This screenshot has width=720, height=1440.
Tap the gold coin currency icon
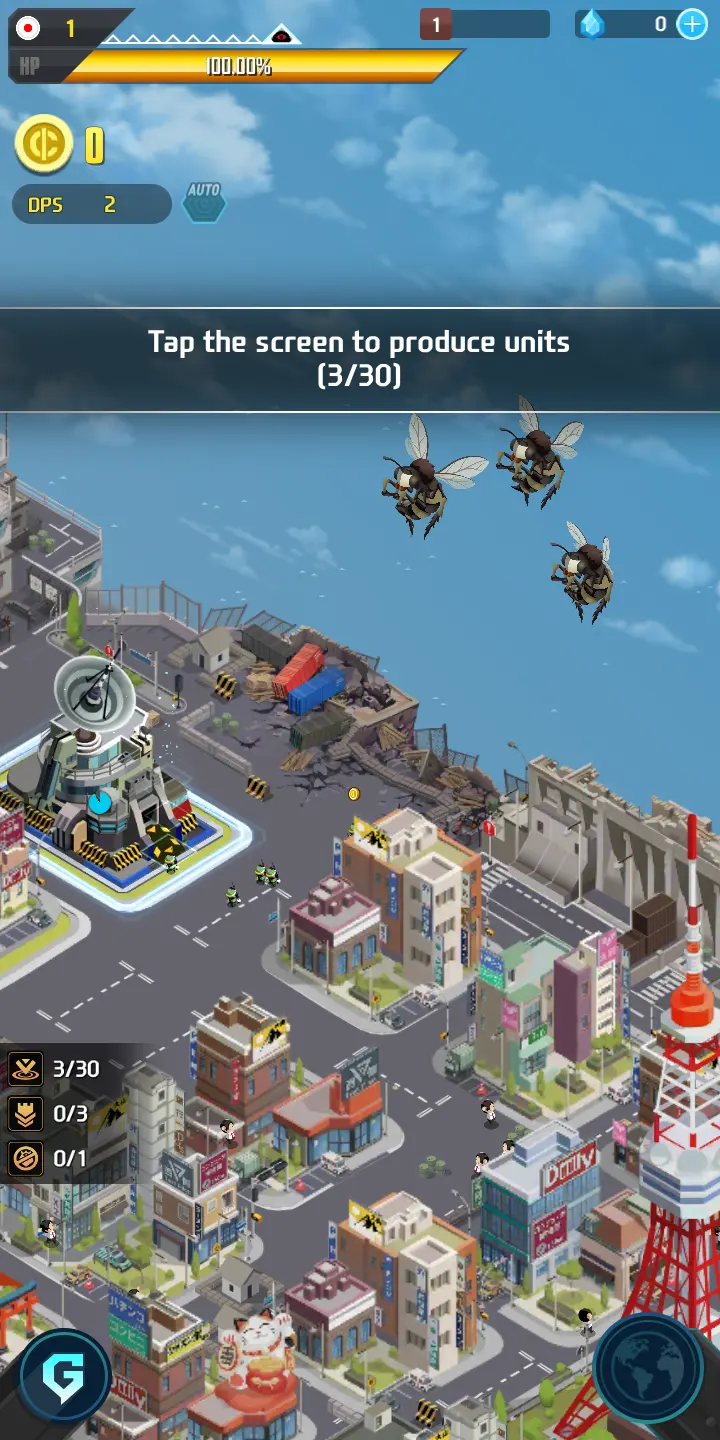pyautogui.click(x=43, y=145)
